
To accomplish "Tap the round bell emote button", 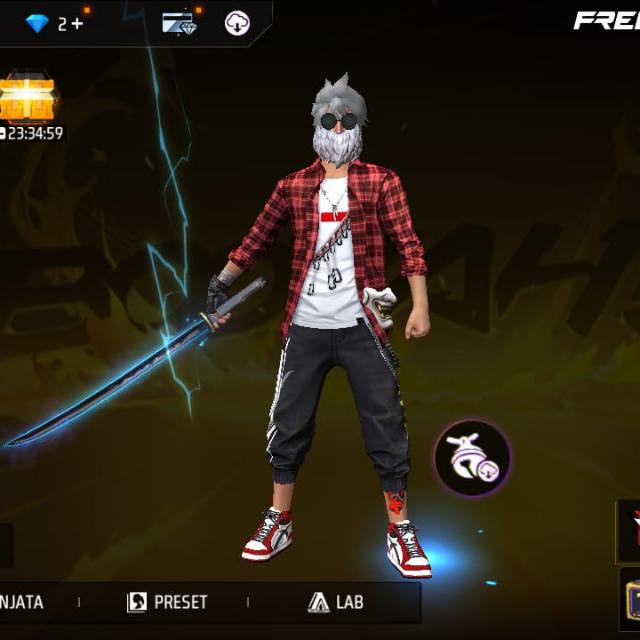I will 472,458.
